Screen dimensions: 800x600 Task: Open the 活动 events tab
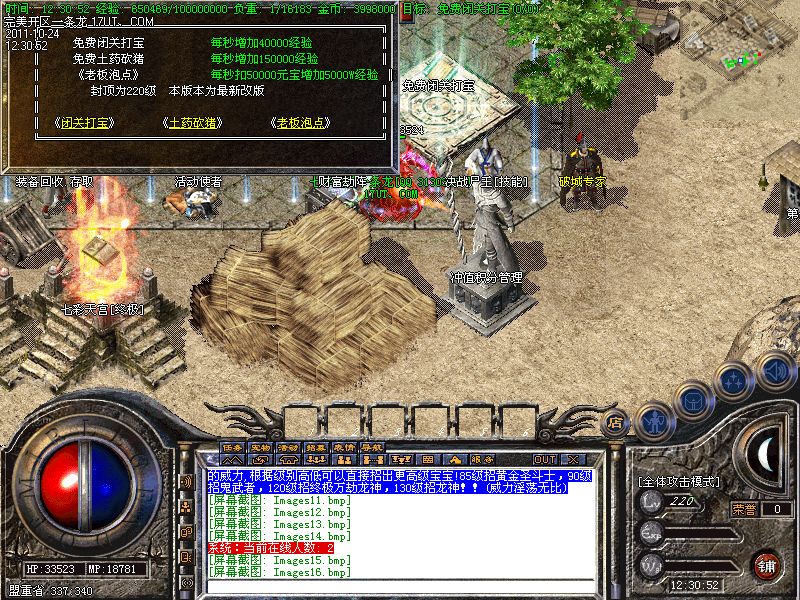pyautogui.click(x=288, y=445)
